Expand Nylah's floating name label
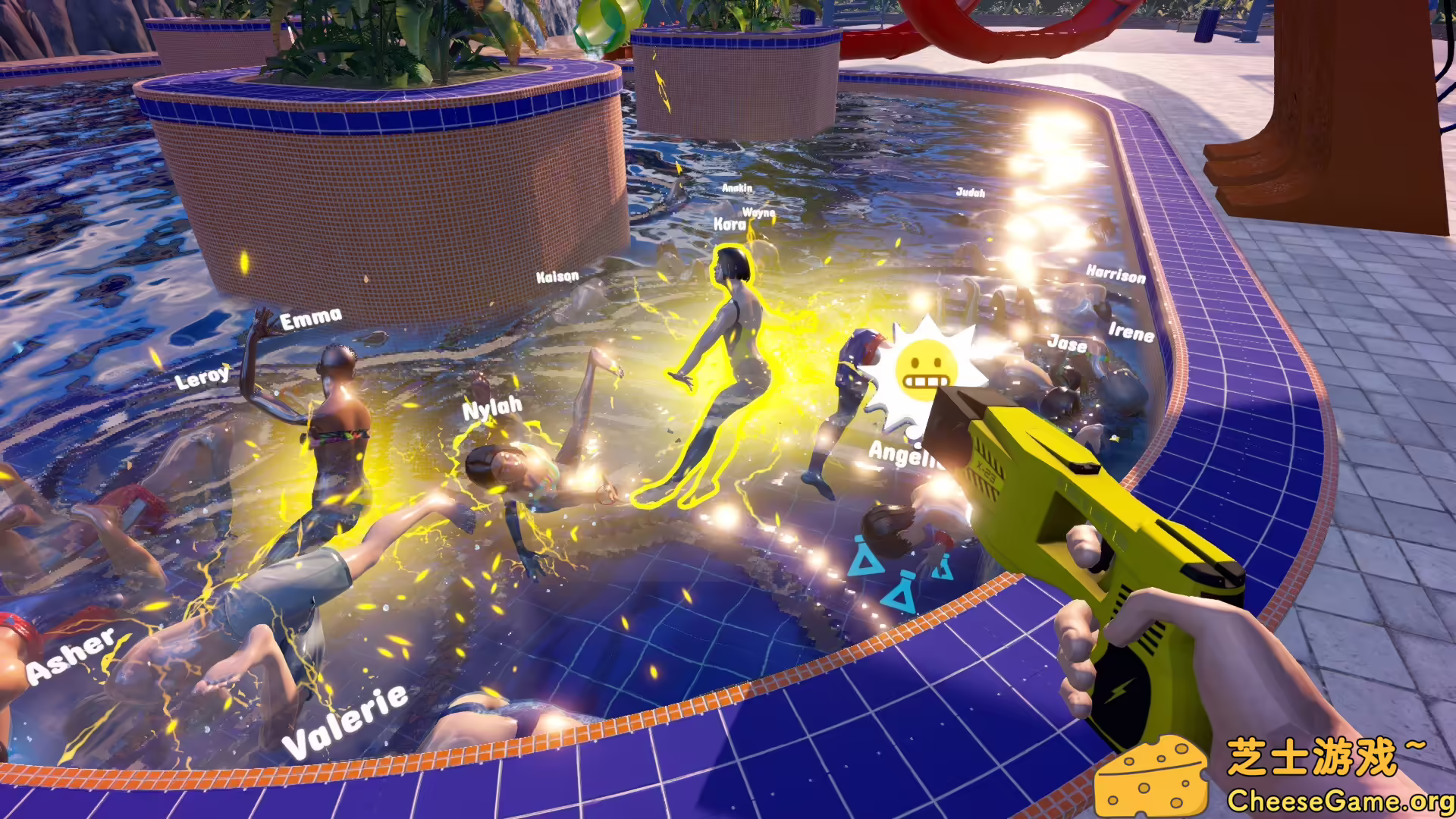The image size is (1456, 819). [x=493, y=409]
